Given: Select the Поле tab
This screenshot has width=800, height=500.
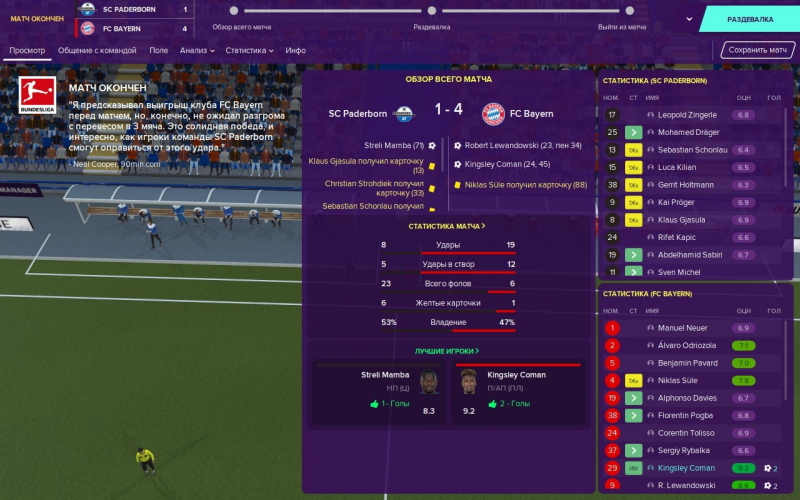Looking at the screenshot, I should [x=158, y=50].
